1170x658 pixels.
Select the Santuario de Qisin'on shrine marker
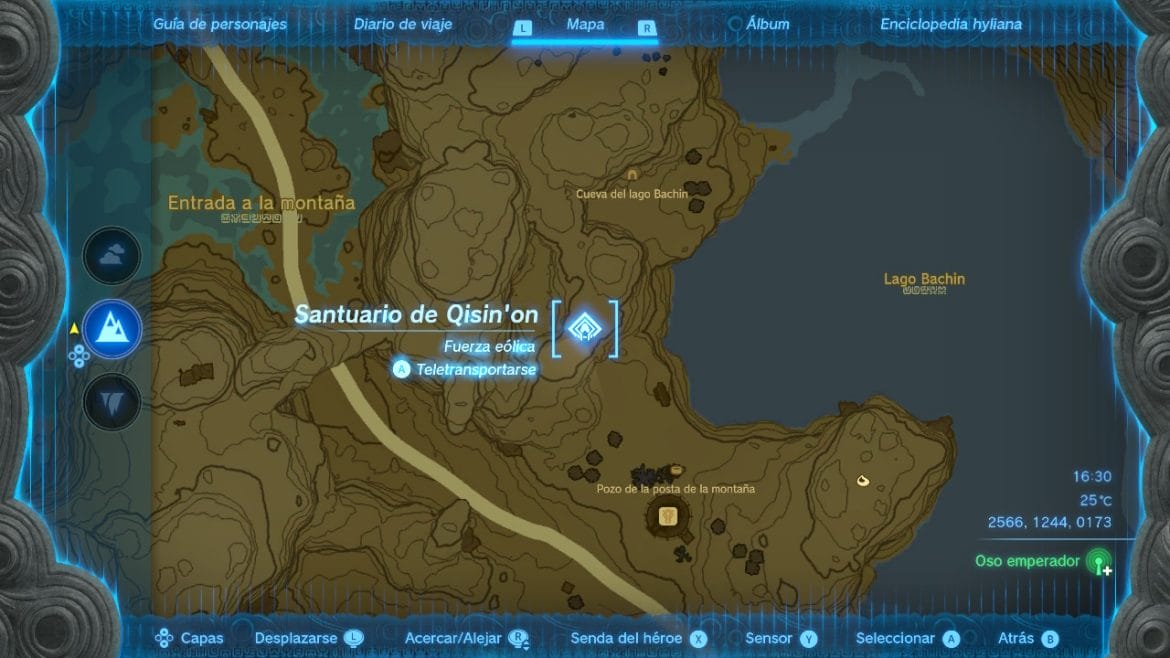tap(584, 327)
